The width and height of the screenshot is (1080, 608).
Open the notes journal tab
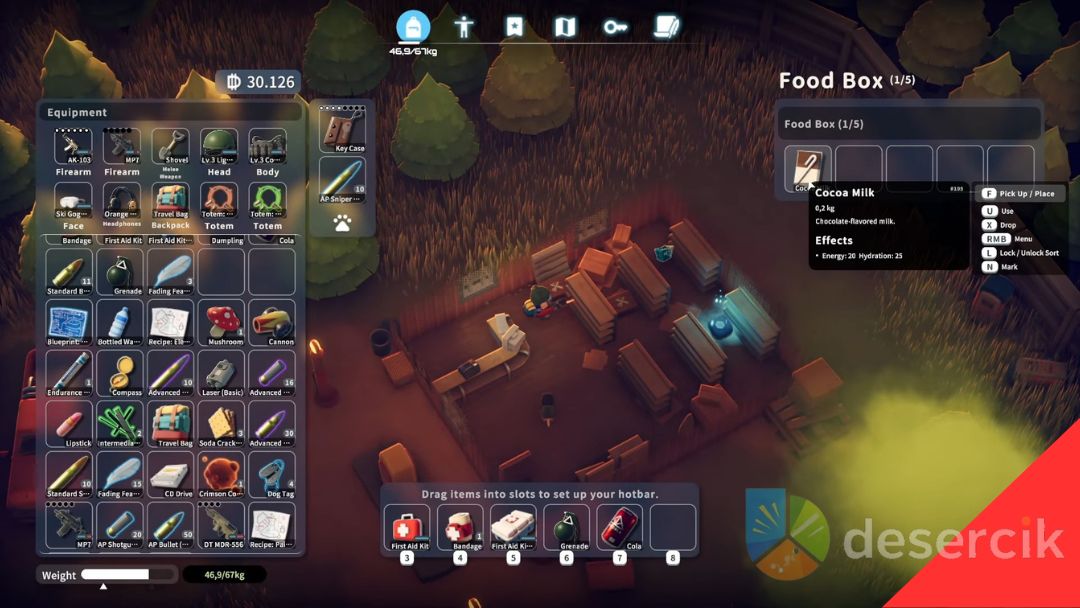(x=666, y=27)
